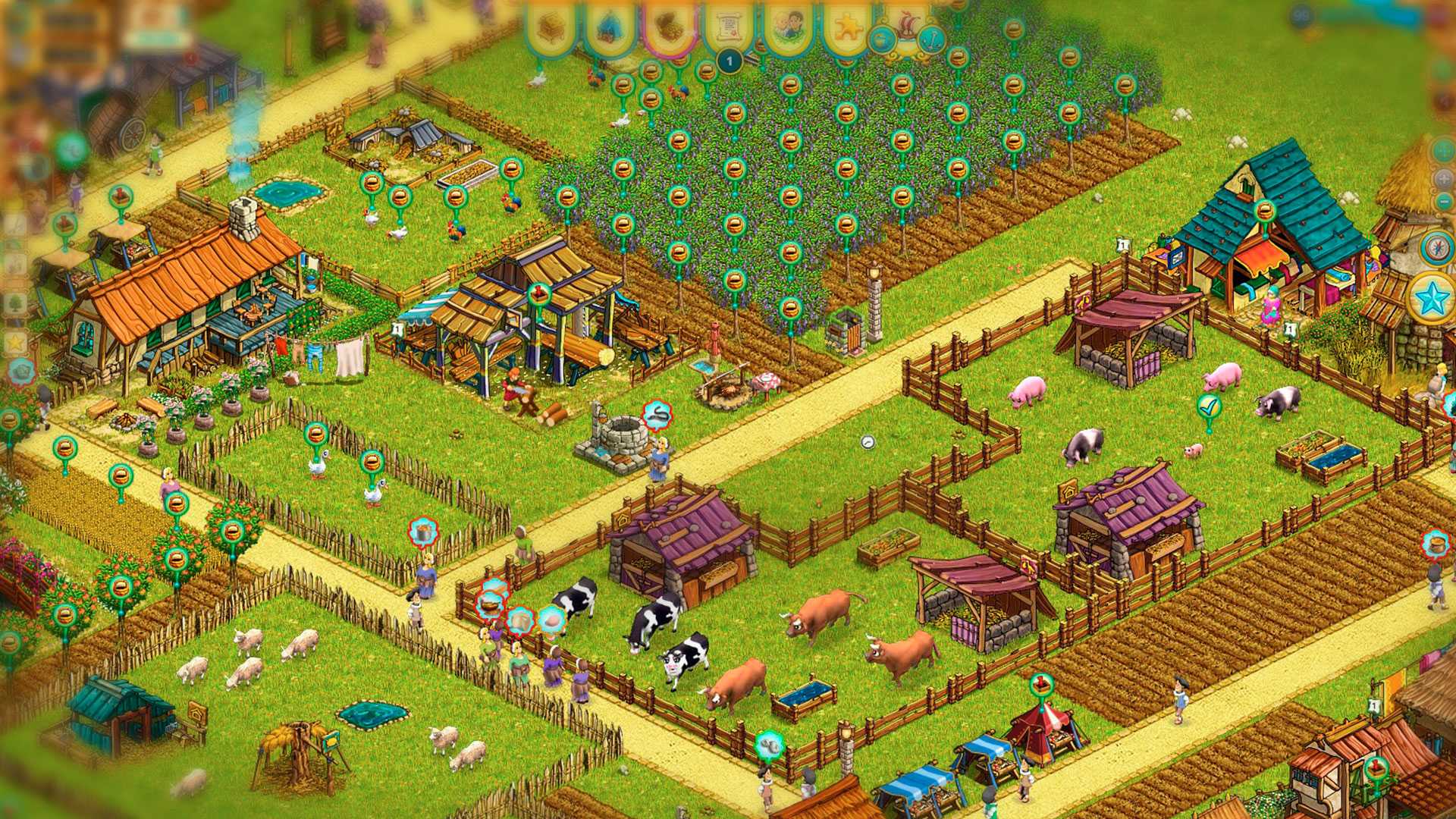Screen dimensions: 1456x819
Task: Zoom out with the minus button
Action: [x=1443, y=202]
